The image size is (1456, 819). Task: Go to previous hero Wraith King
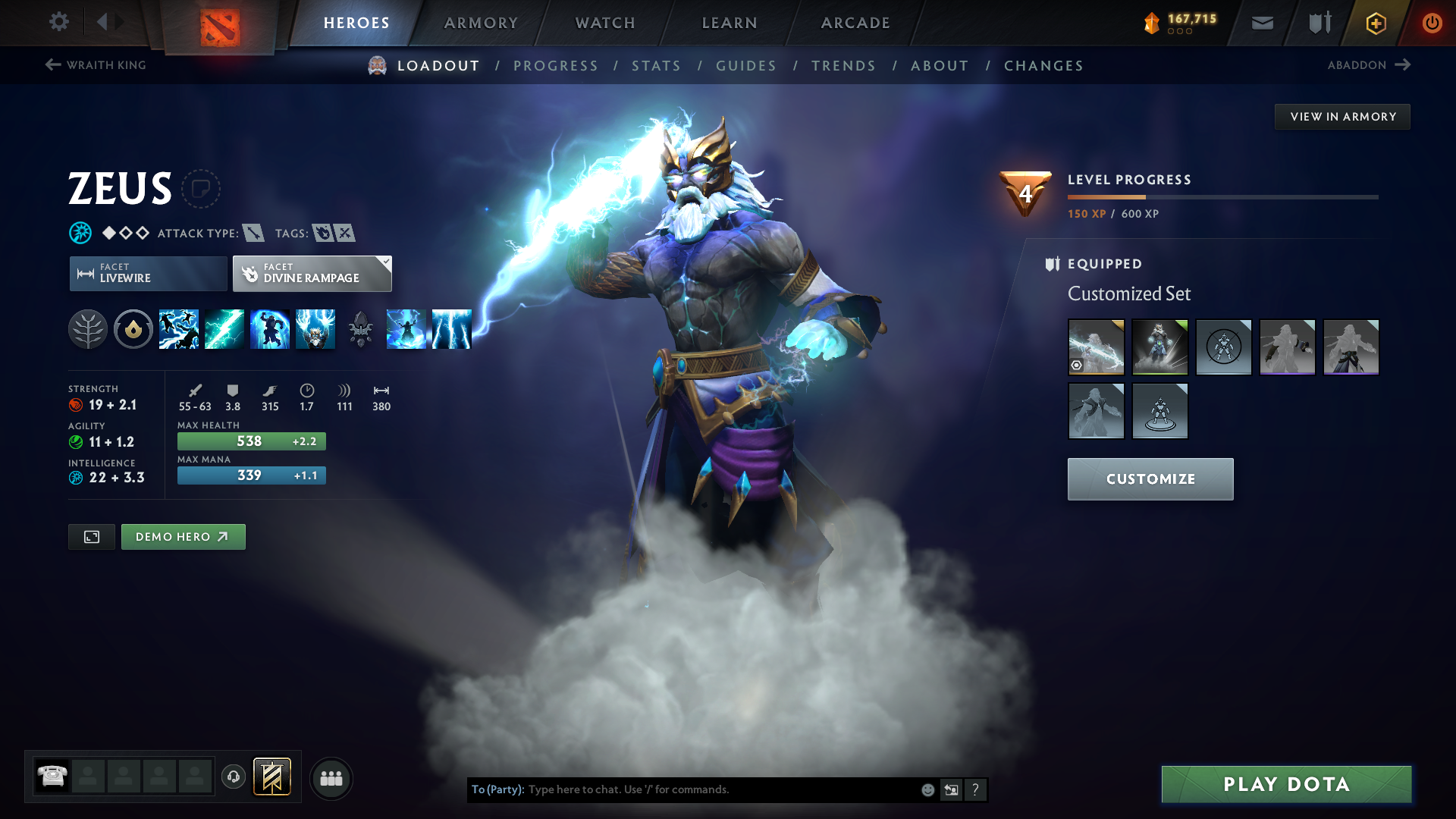tap(95, 65)
